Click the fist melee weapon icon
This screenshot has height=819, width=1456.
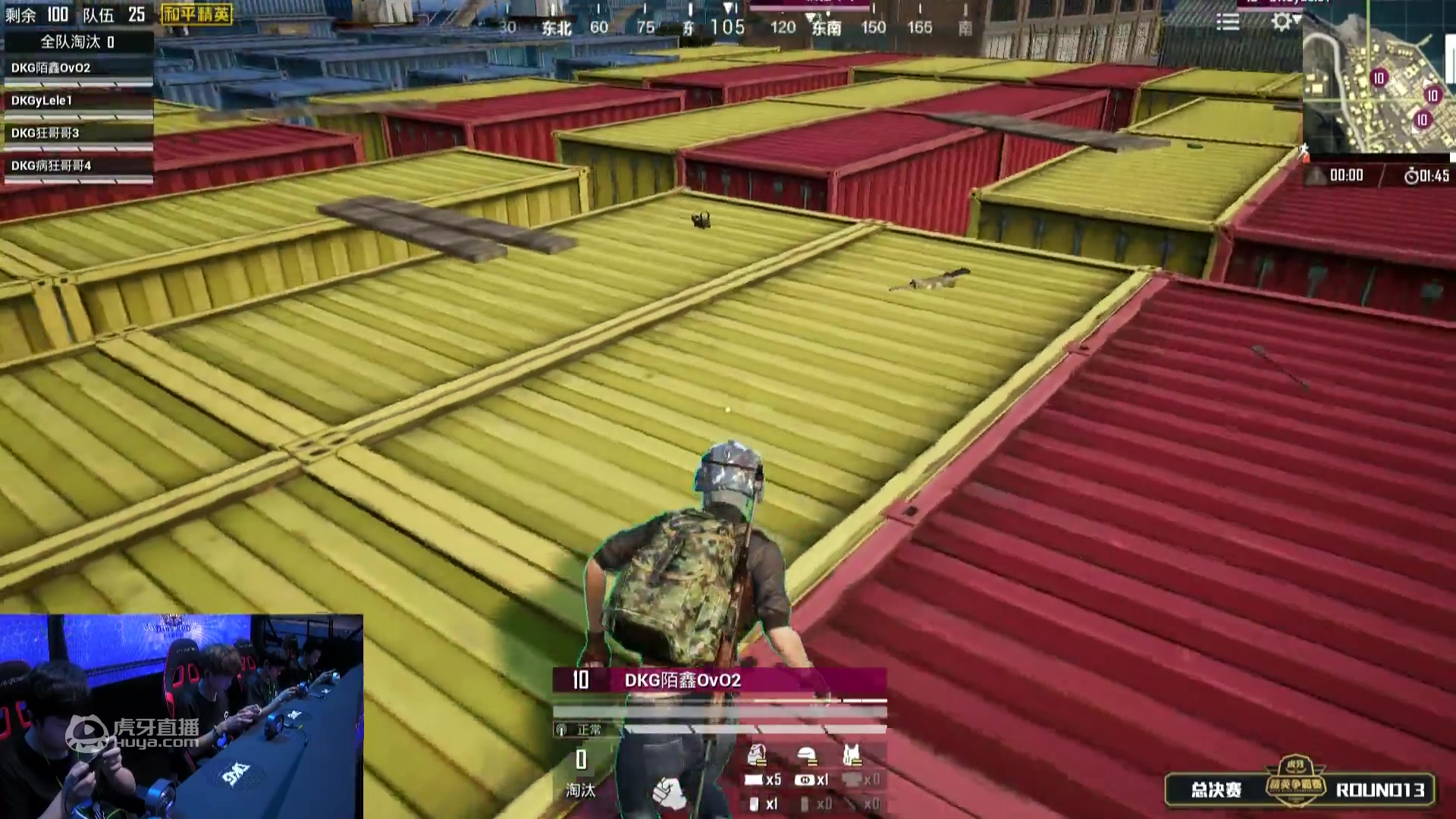[668, 792]
